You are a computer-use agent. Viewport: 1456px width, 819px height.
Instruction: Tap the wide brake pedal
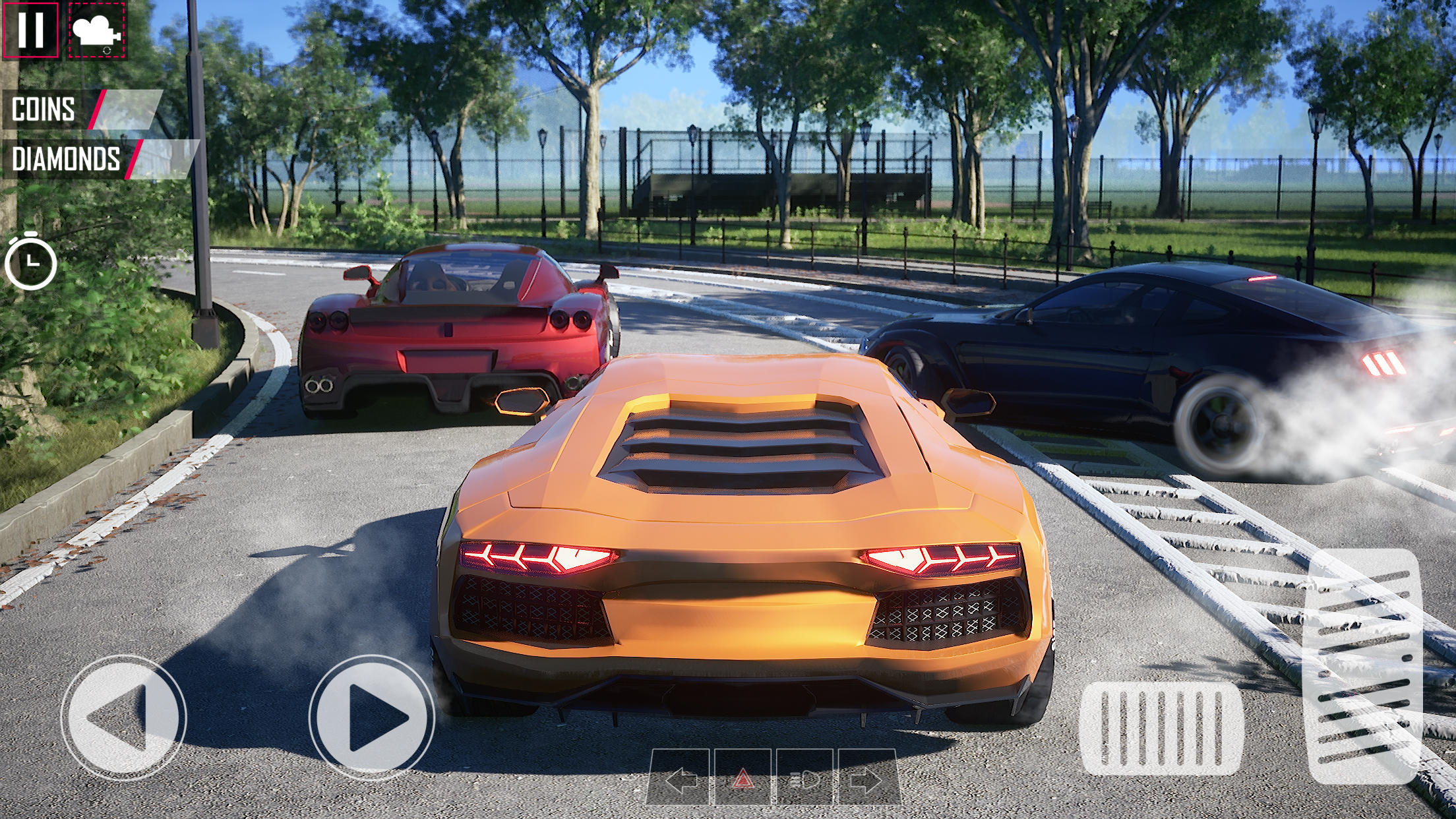click(x=1161, y=728)
